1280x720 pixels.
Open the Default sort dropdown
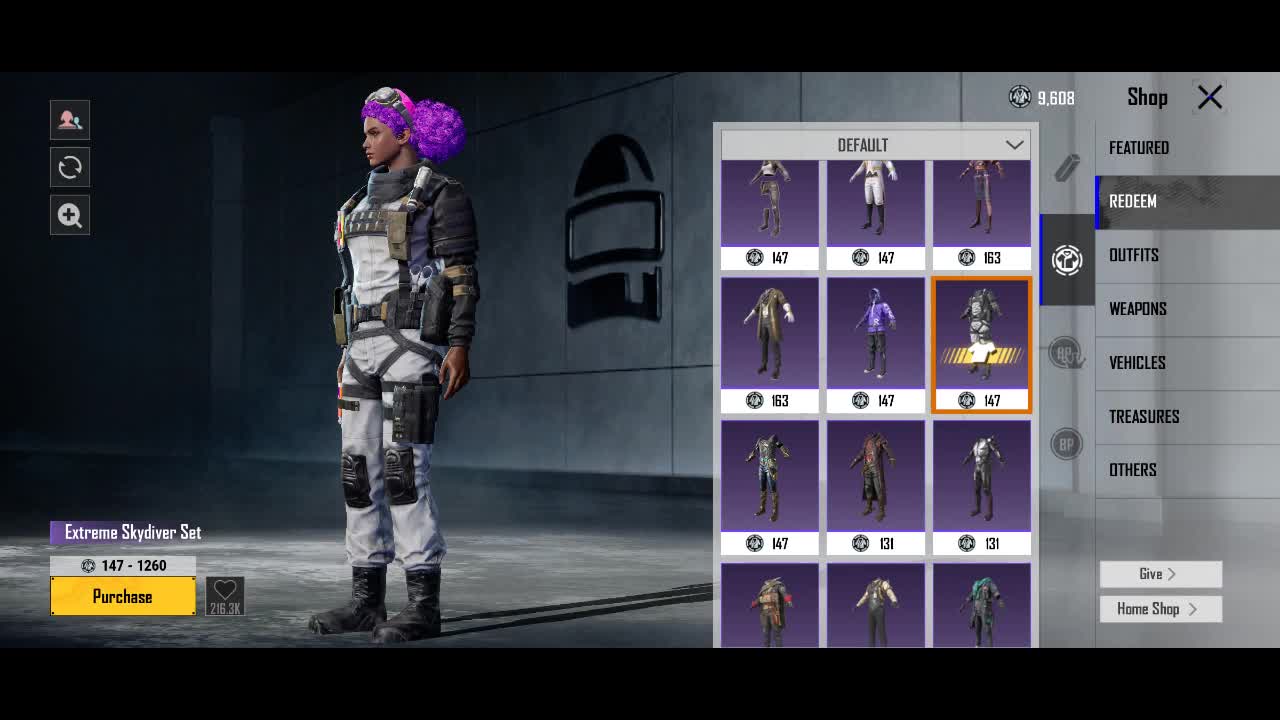[x=875, y=145]
